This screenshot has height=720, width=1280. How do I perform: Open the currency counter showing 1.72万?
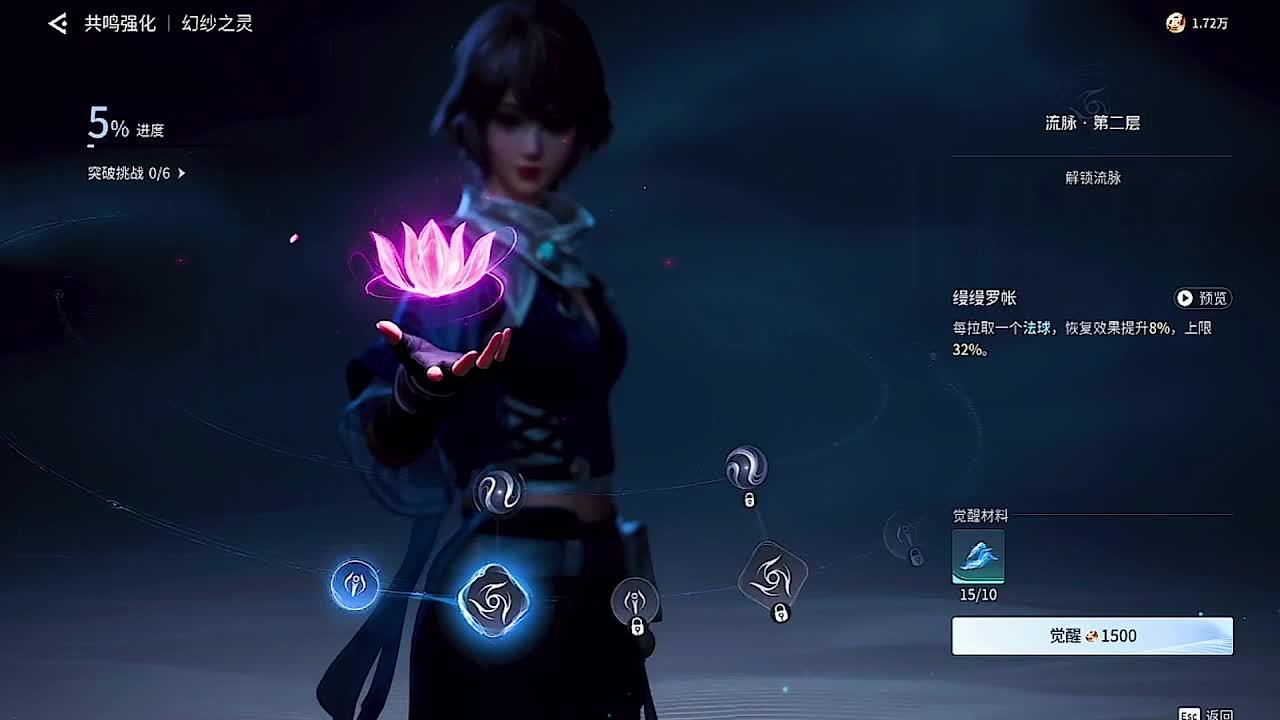click(1197, 23)
